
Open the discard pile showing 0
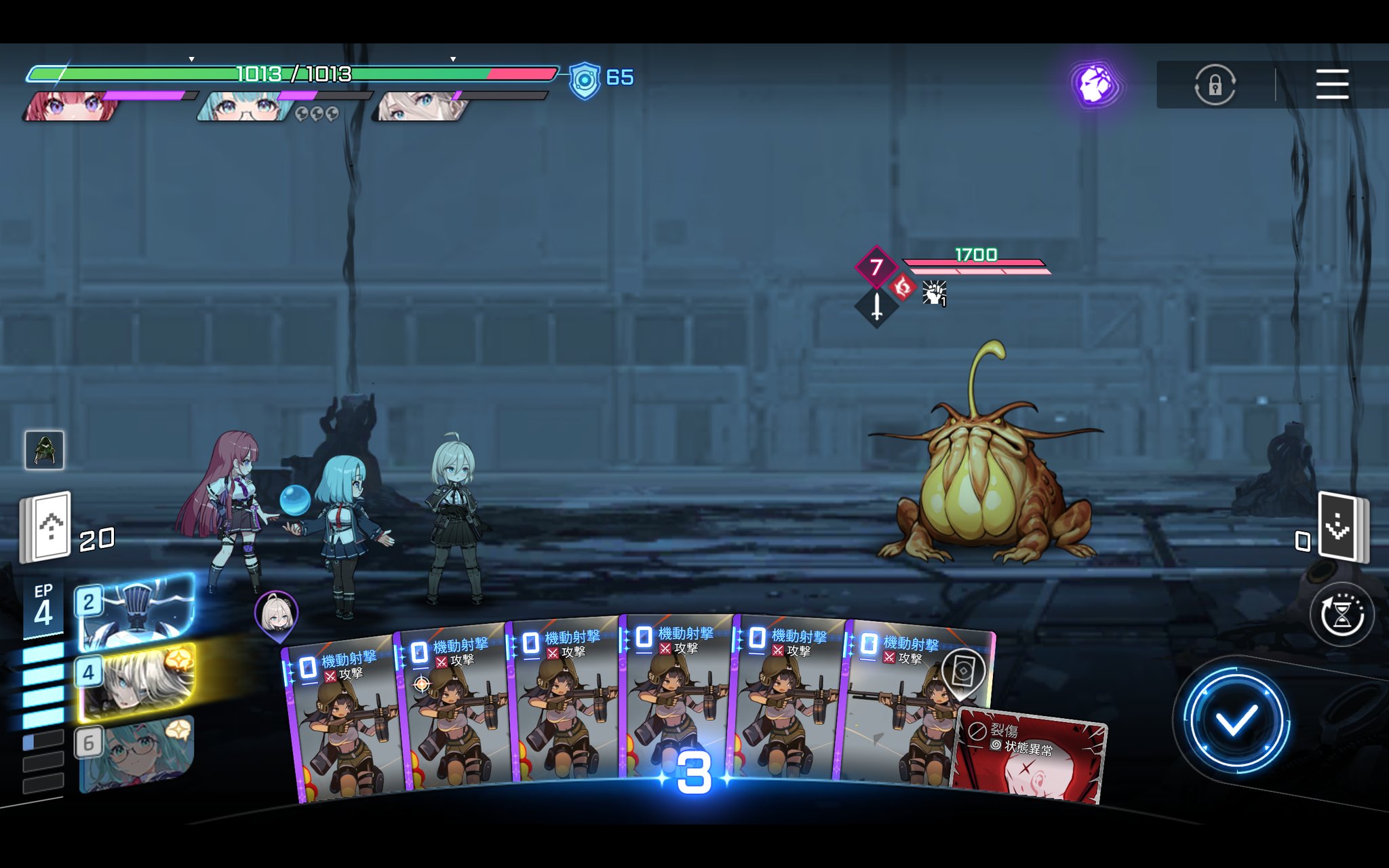coord(1342,527)
